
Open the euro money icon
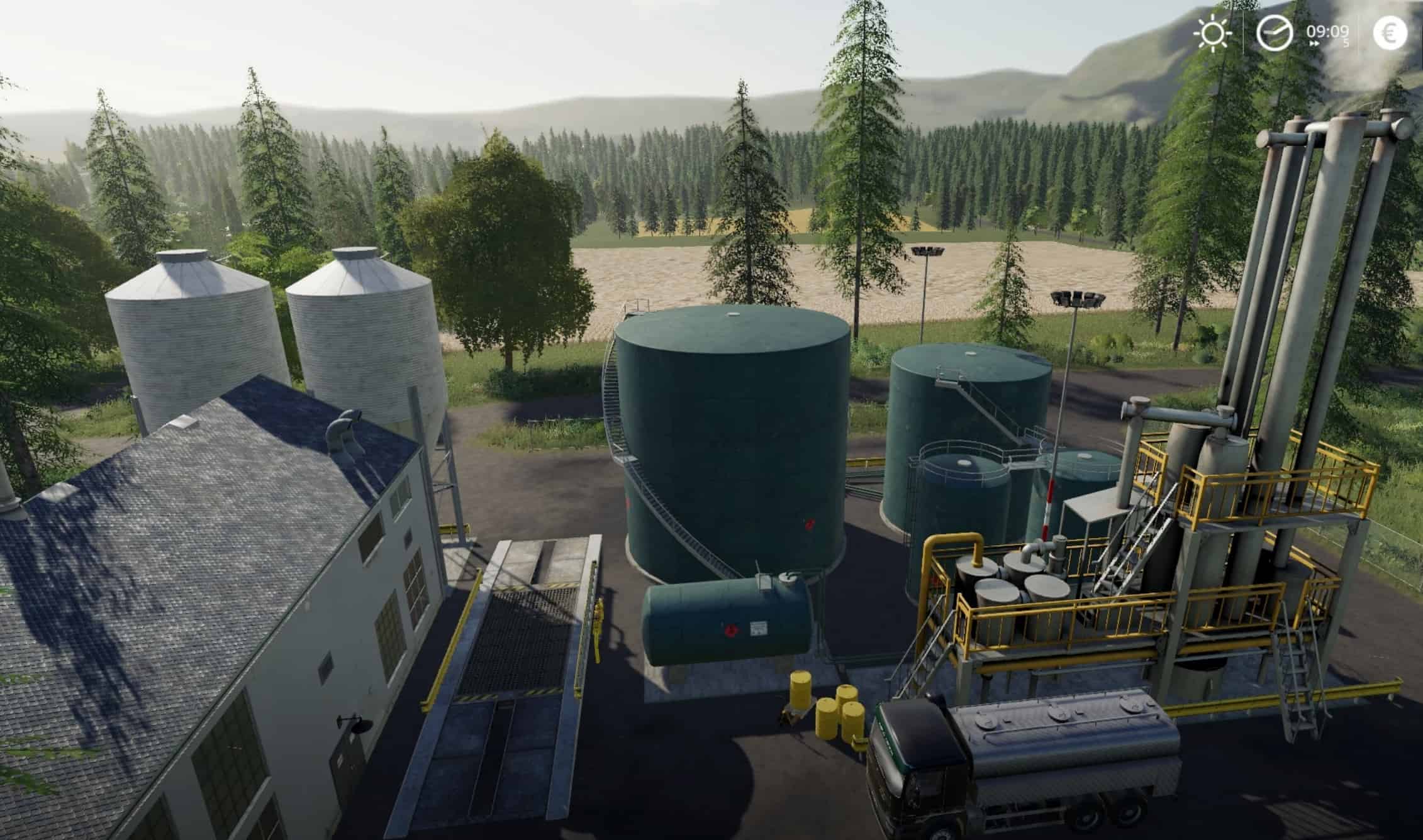pos(1390,33)
